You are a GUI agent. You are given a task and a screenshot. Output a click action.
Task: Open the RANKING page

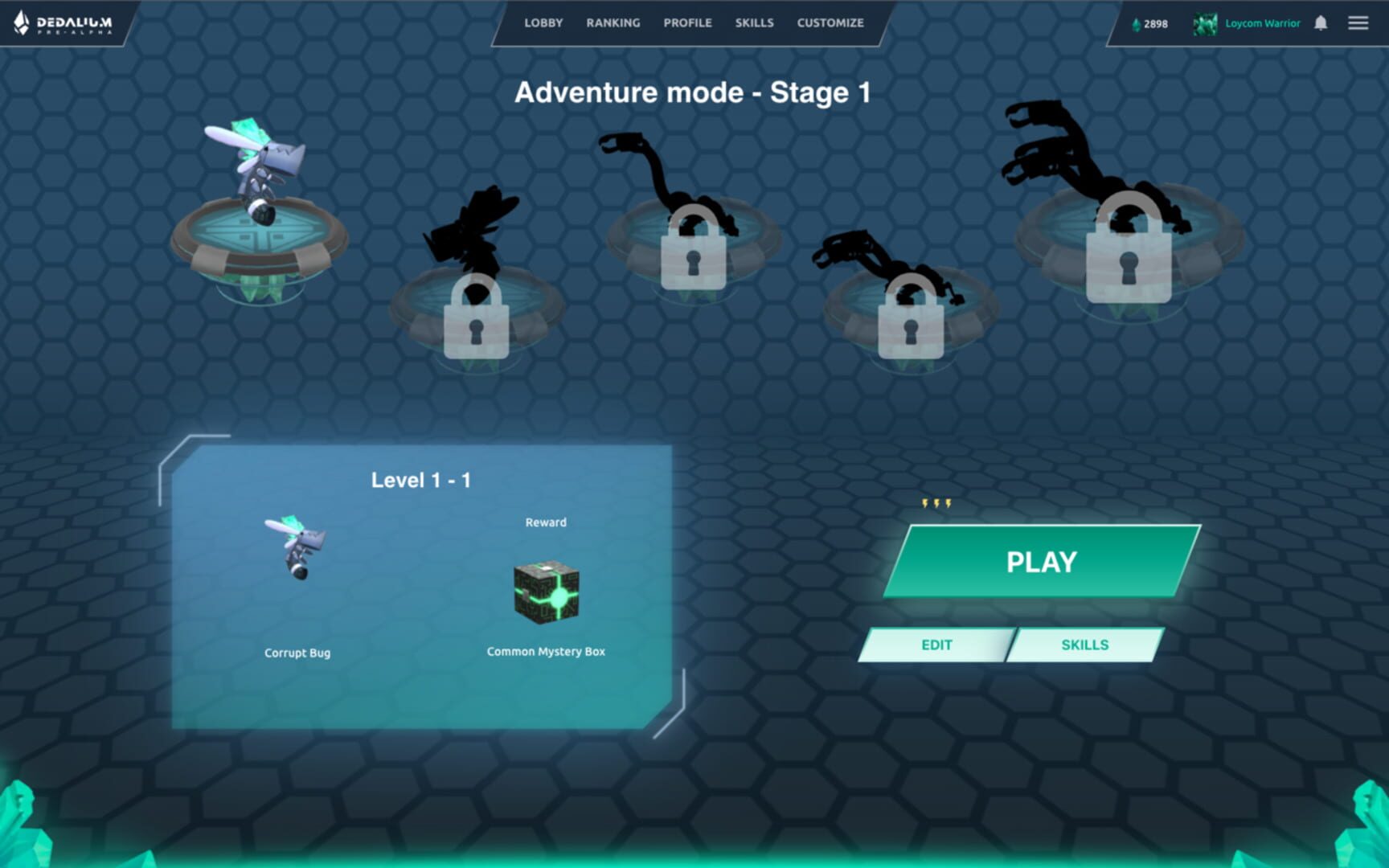tap(613, 23)
